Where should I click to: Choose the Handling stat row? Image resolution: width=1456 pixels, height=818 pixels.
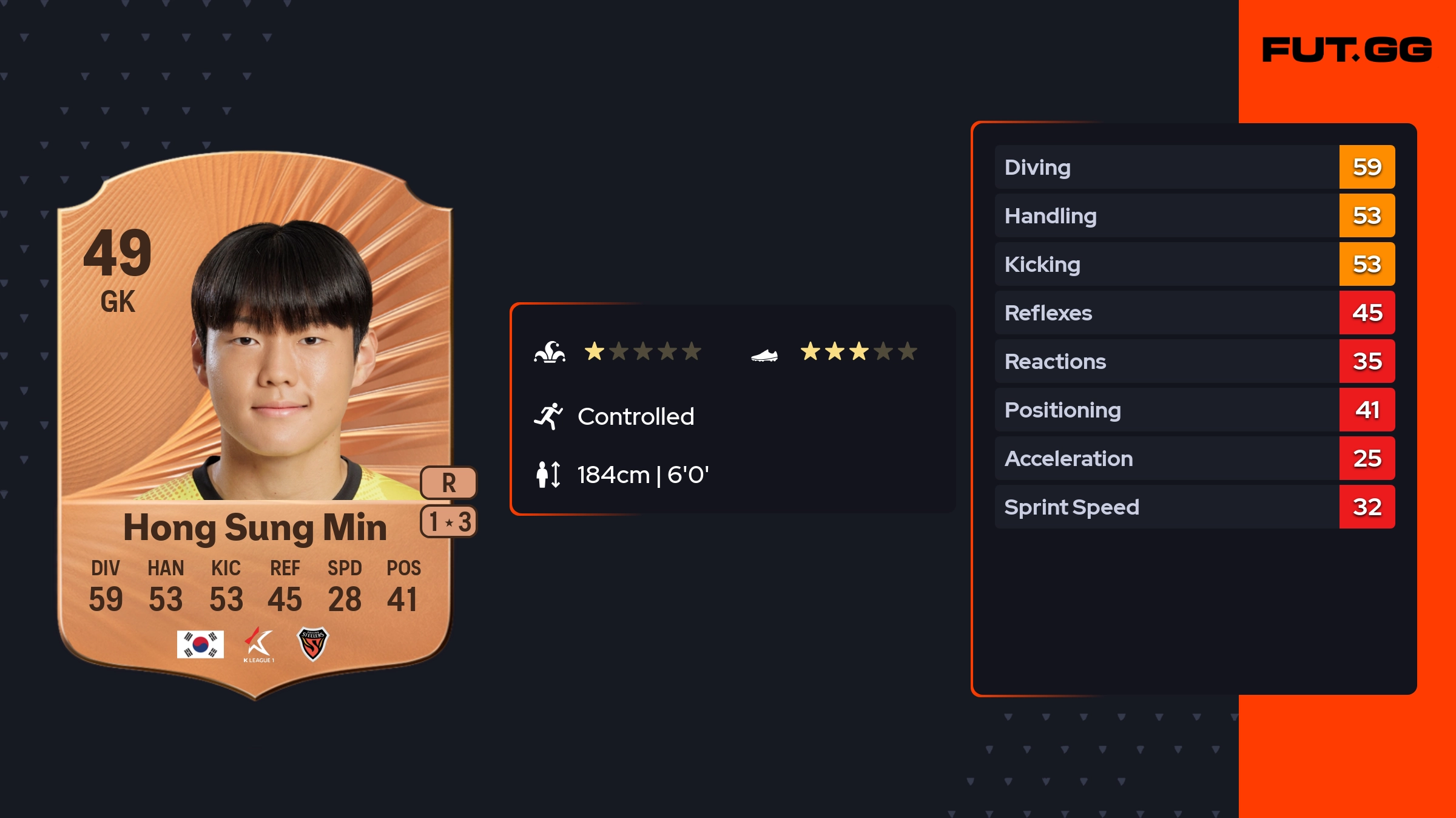click(x=1194, y=215)
